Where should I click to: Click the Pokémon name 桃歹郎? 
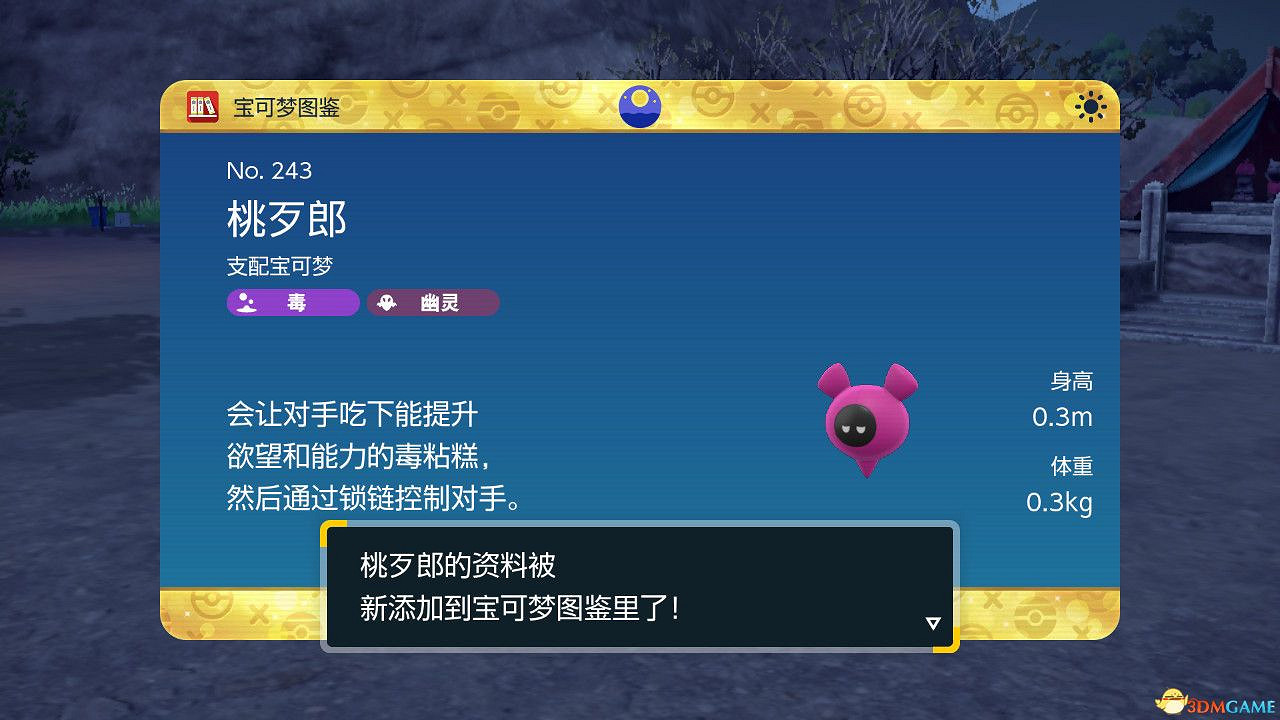coord(285,220)
